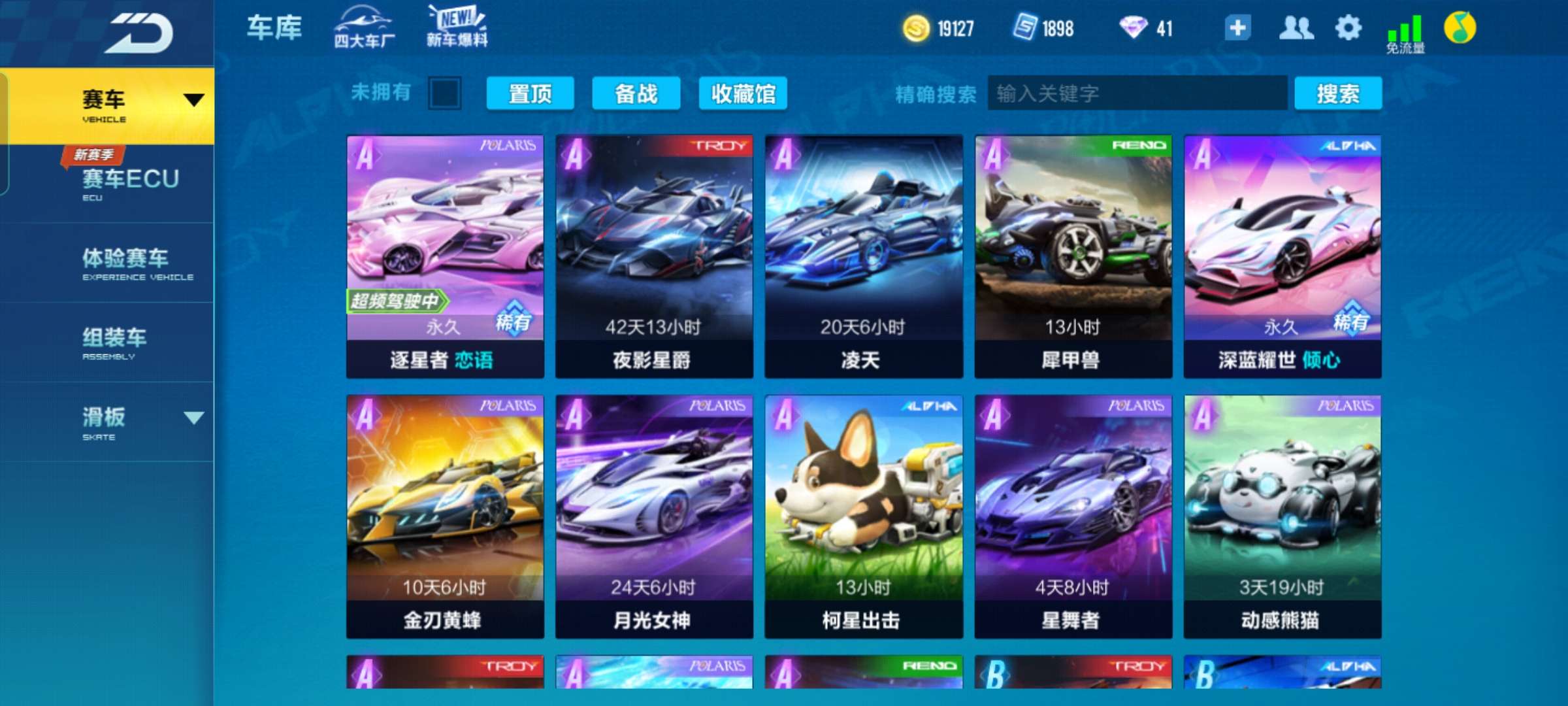This screenshot has width=1568, height=706.
Task: Open the plus recharge icon
Action: point(1237,29)
